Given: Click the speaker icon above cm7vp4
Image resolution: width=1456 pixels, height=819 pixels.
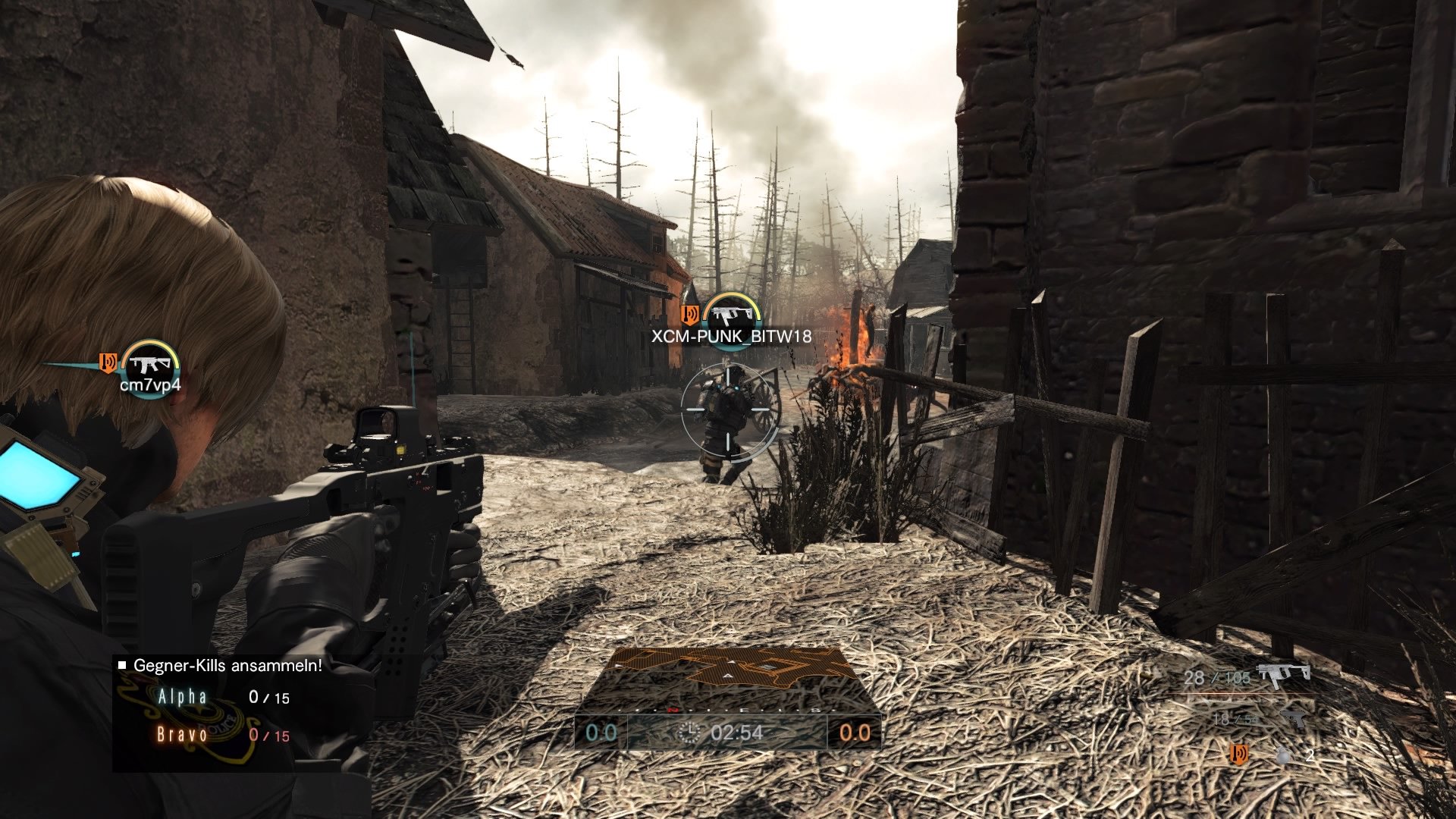Looking at the screenshot, I should (x=108, y=363).
